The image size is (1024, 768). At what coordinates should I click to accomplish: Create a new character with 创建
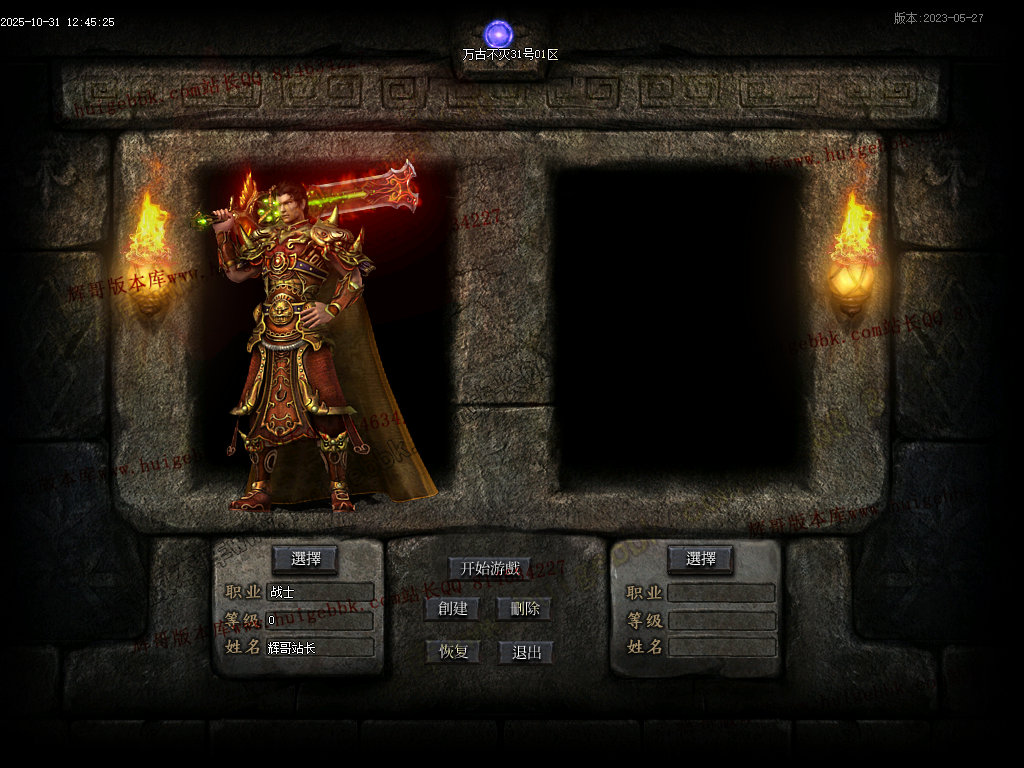coord(452,608)
